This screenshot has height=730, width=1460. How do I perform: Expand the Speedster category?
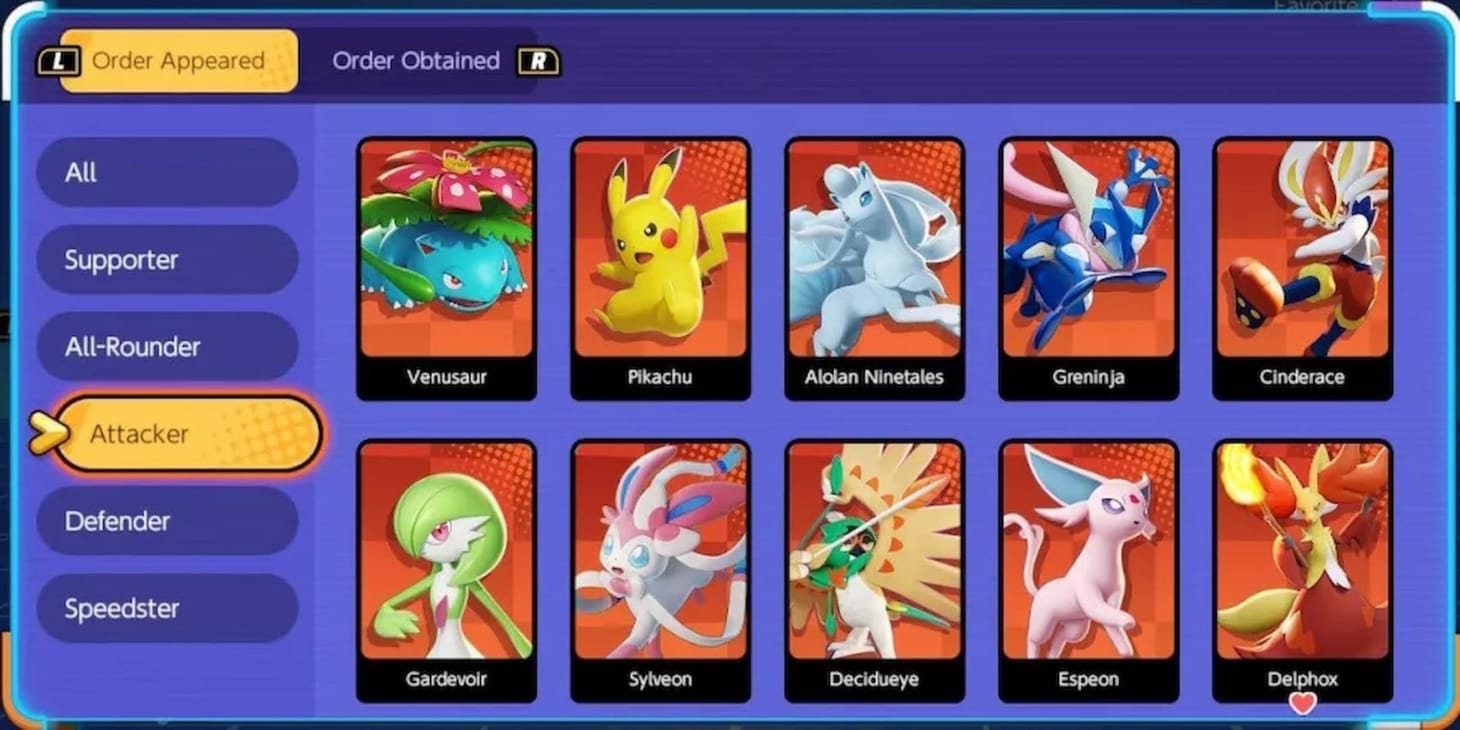coord(167,608)
